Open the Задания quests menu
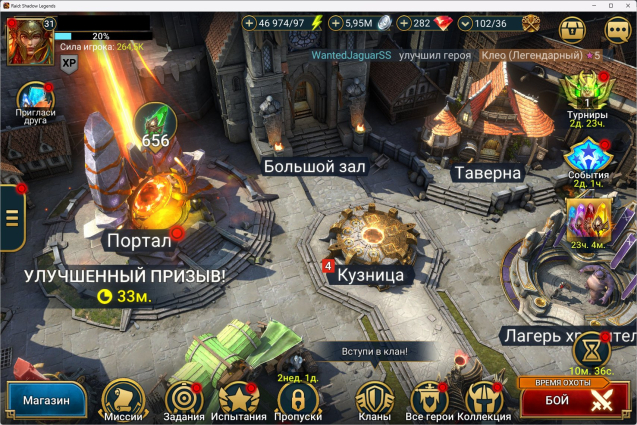This screenshot has width=637, height=425. coord(184,401)
